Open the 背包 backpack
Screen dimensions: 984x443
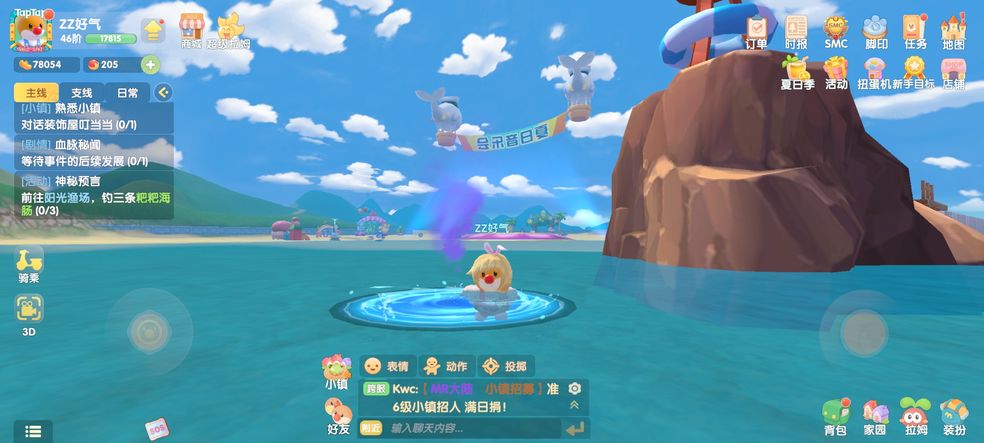point(835,417)
